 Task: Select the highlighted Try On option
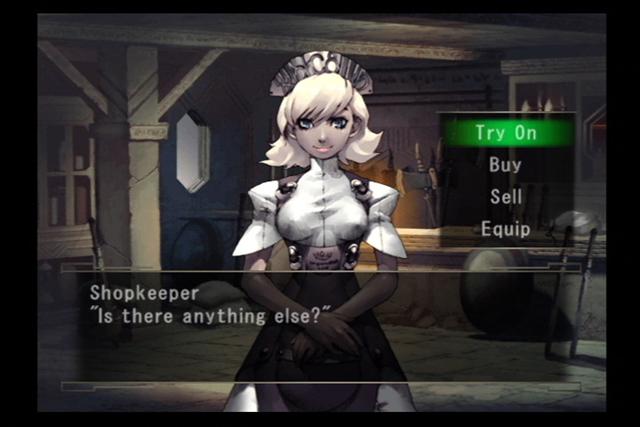[x=508, y=133]
